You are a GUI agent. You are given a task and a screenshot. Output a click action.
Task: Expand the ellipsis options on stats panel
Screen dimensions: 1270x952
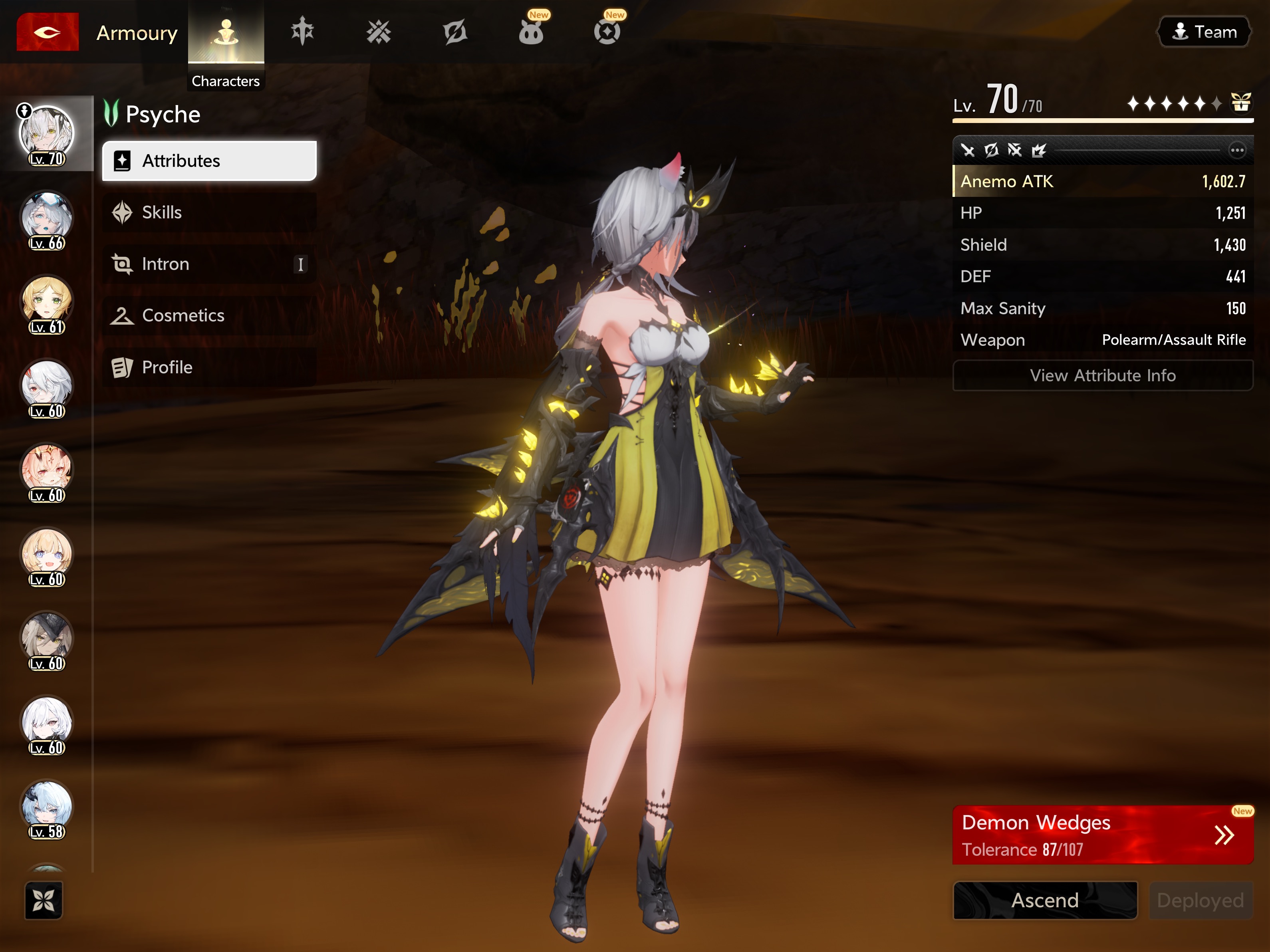tap(1237, 151)
